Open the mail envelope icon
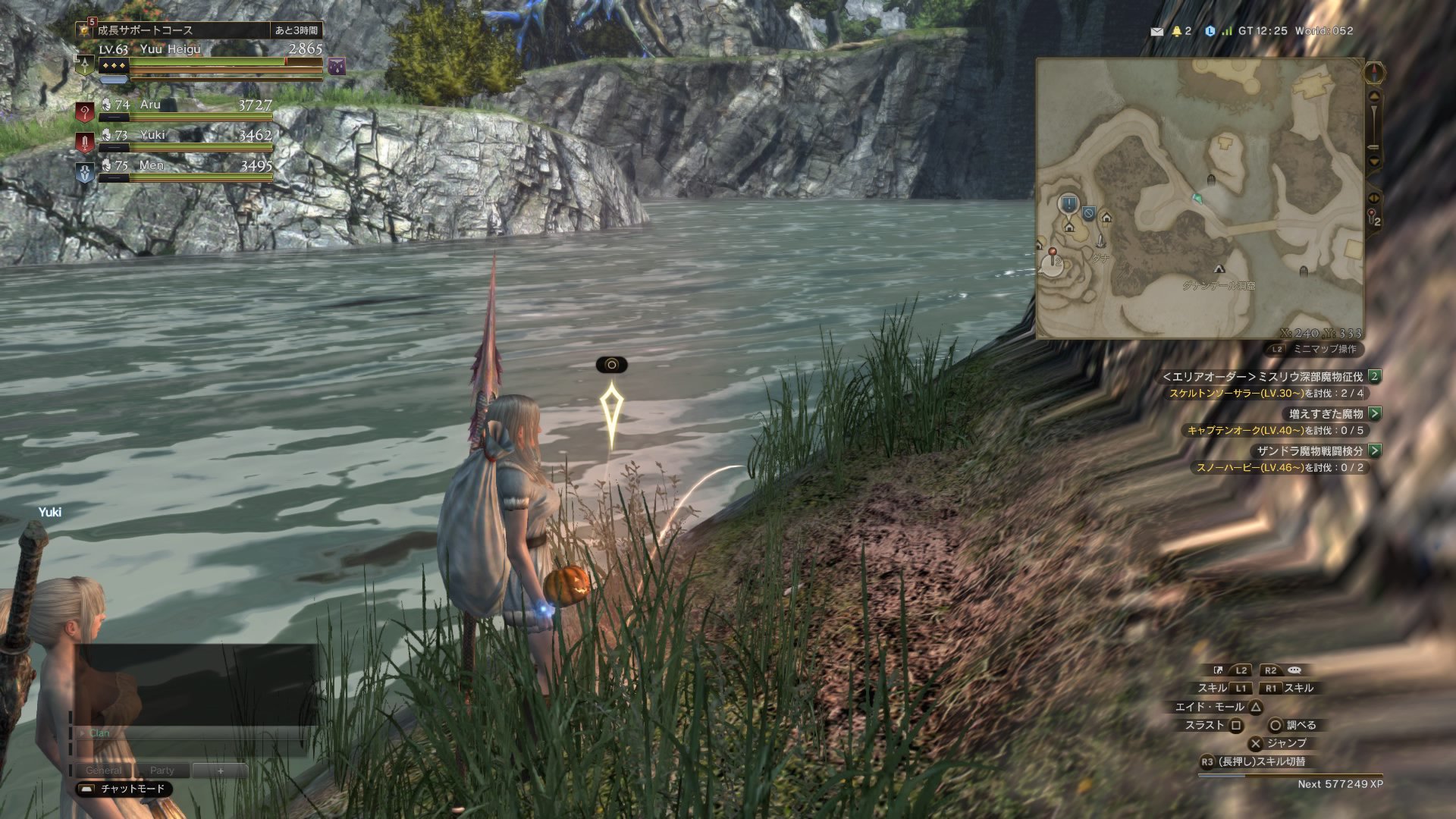 pos(1156,31)
